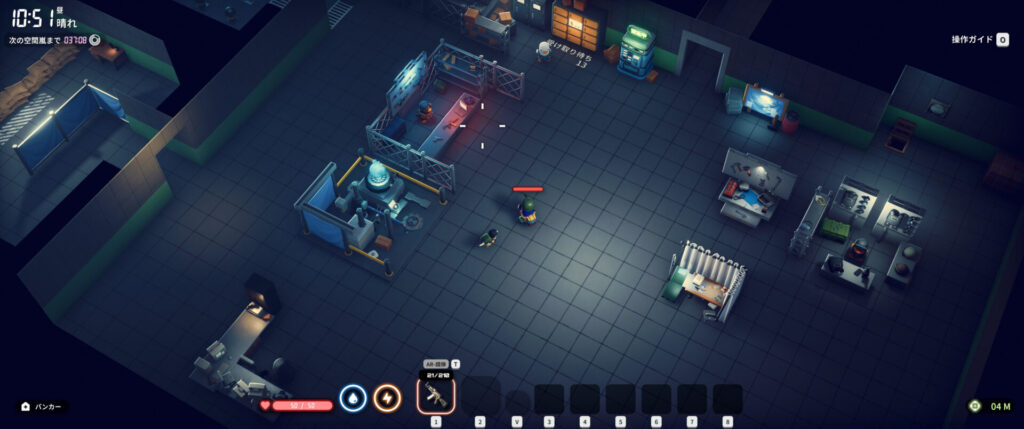Viewport: 1024px width, 429px height.
Task: Click the orange lightning bolt energy icon
Action: point(387,399)
